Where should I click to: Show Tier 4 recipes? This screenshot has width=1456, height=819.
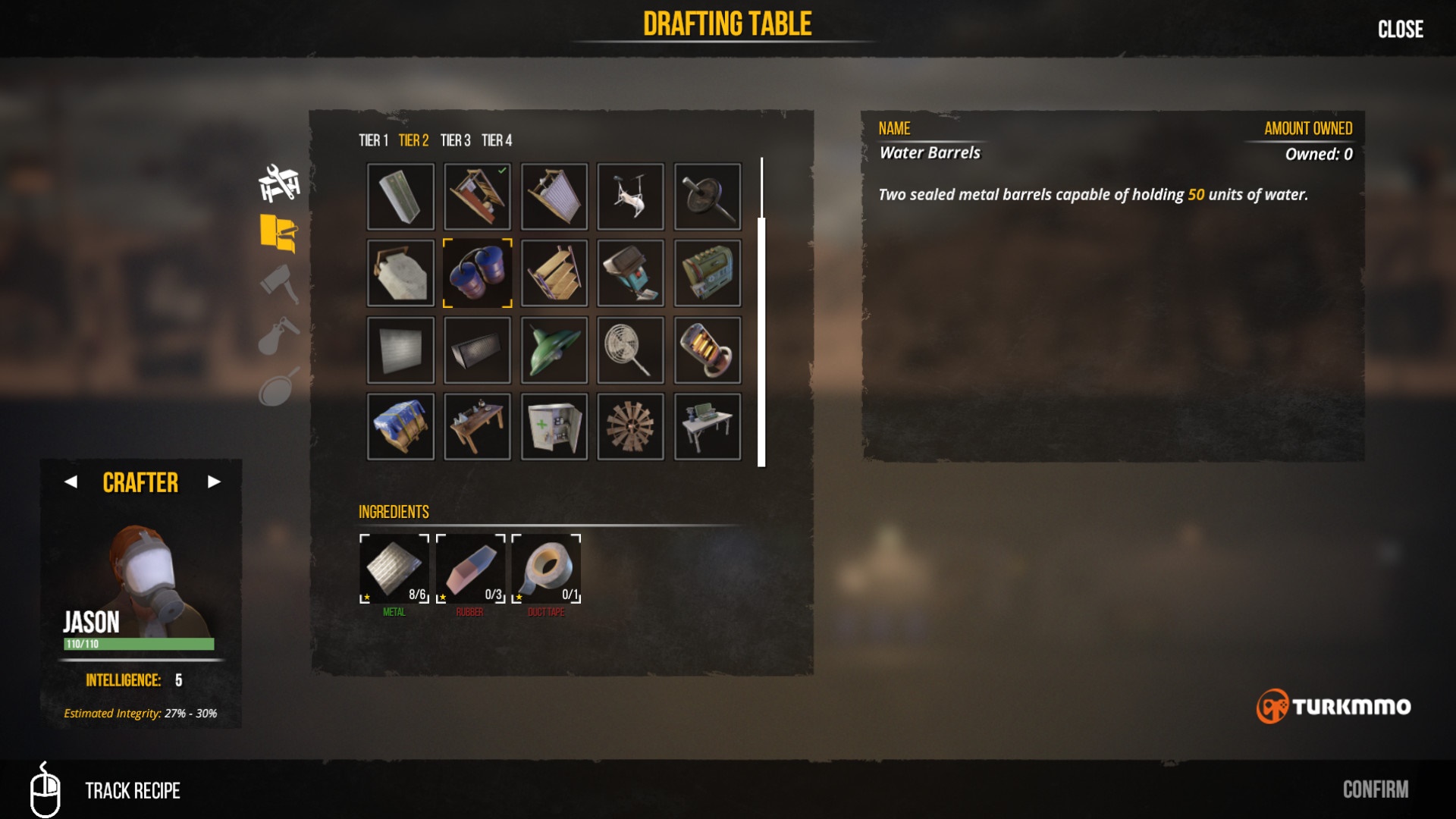tap(497, 140)
